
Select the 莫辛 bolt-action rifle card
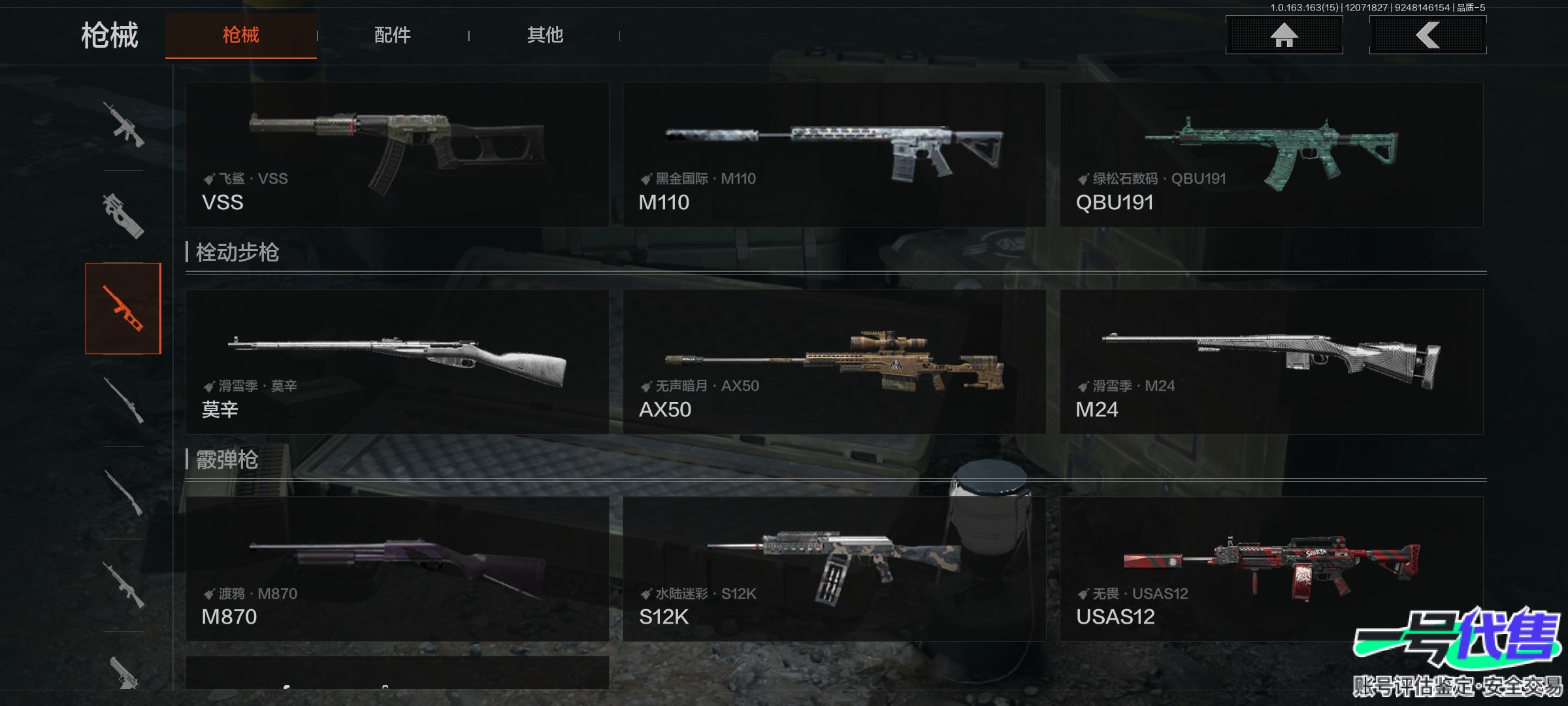point(397,361)
